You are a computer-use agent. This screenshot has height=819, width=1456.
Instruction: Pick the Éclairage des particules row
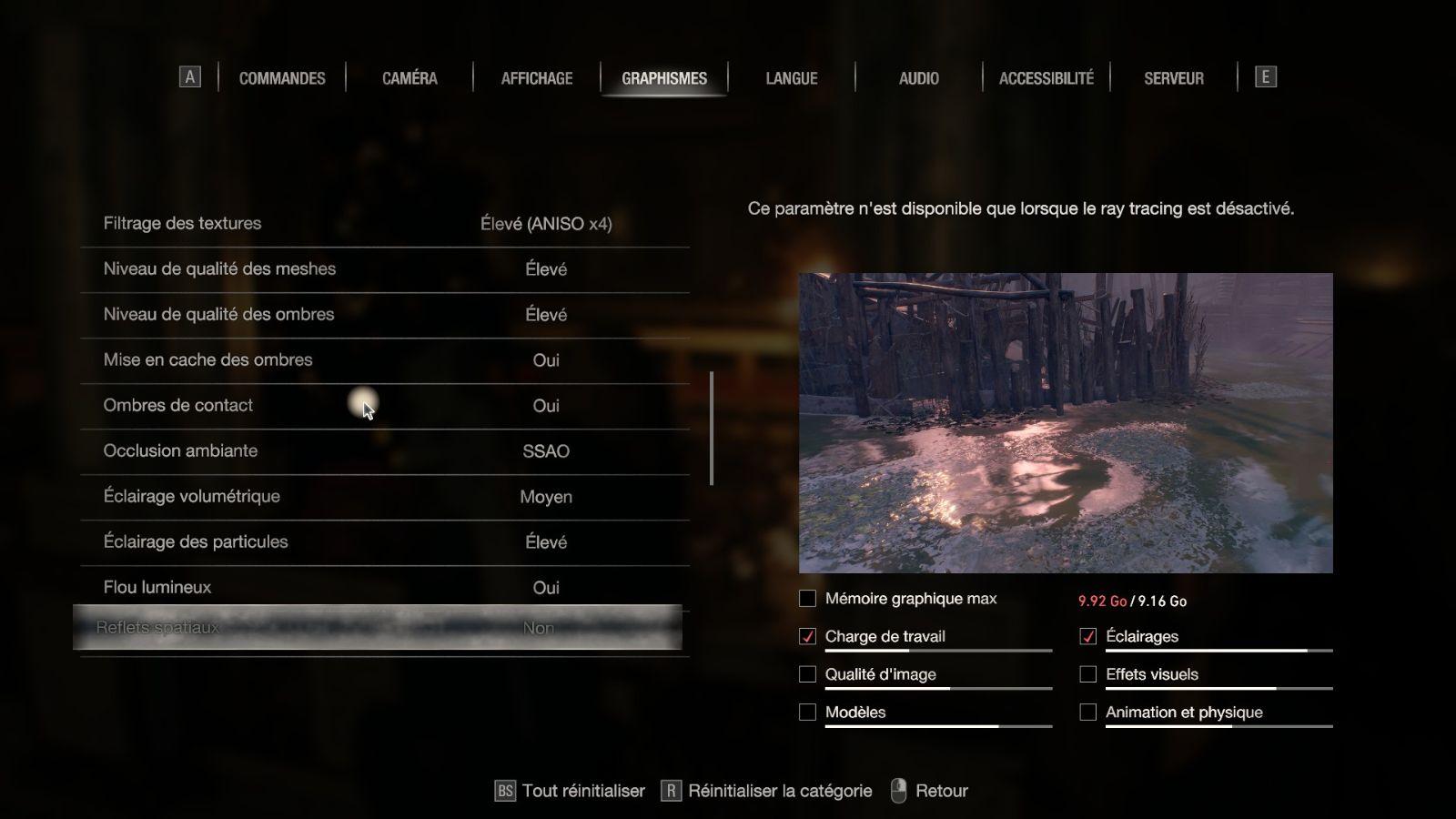[384, 542]
